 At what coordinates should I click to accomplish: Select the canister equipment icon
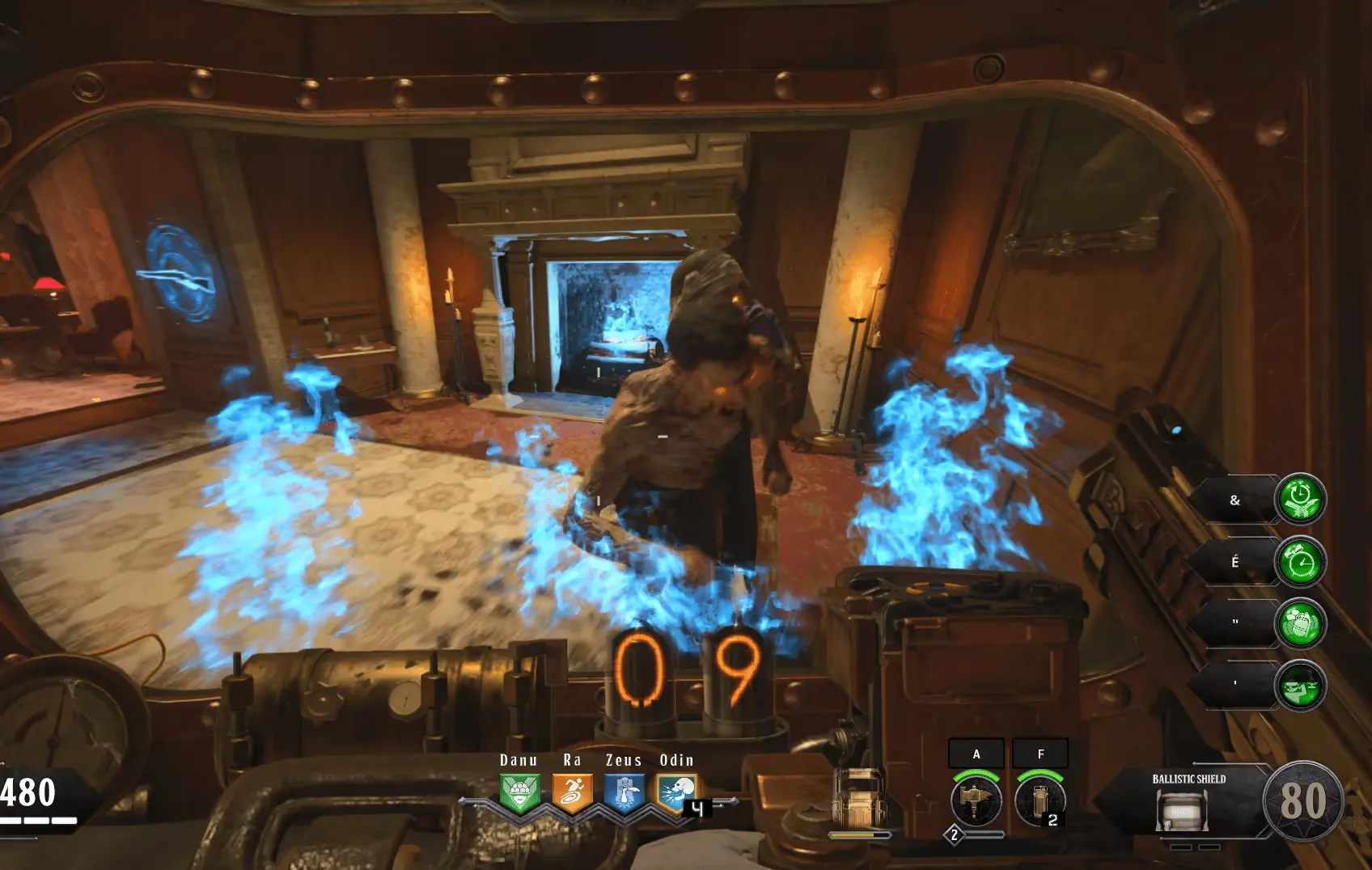click(x=1040, y=800)
